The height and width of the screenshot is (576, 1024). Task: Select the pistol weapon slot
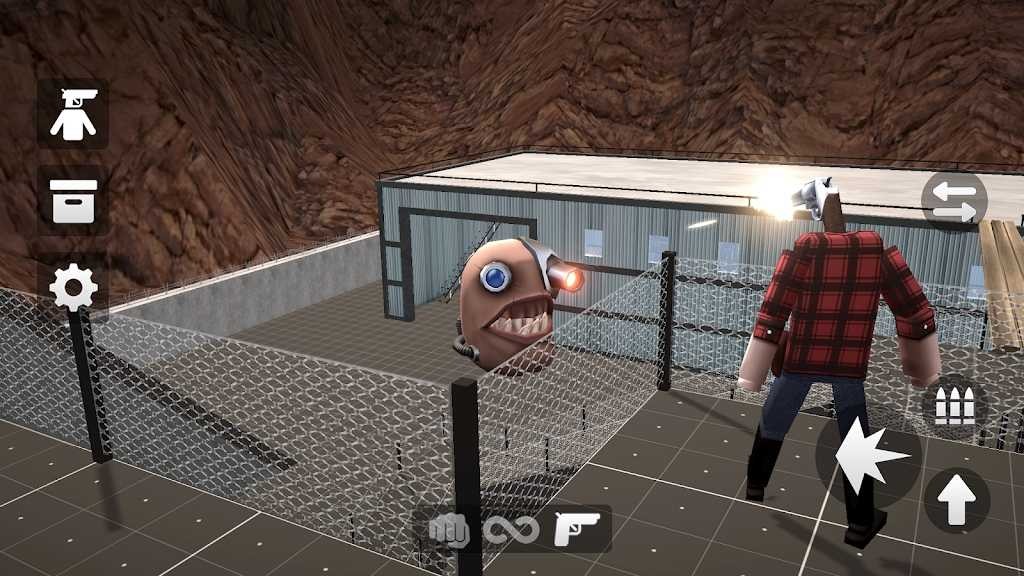(x=578, y=529)
